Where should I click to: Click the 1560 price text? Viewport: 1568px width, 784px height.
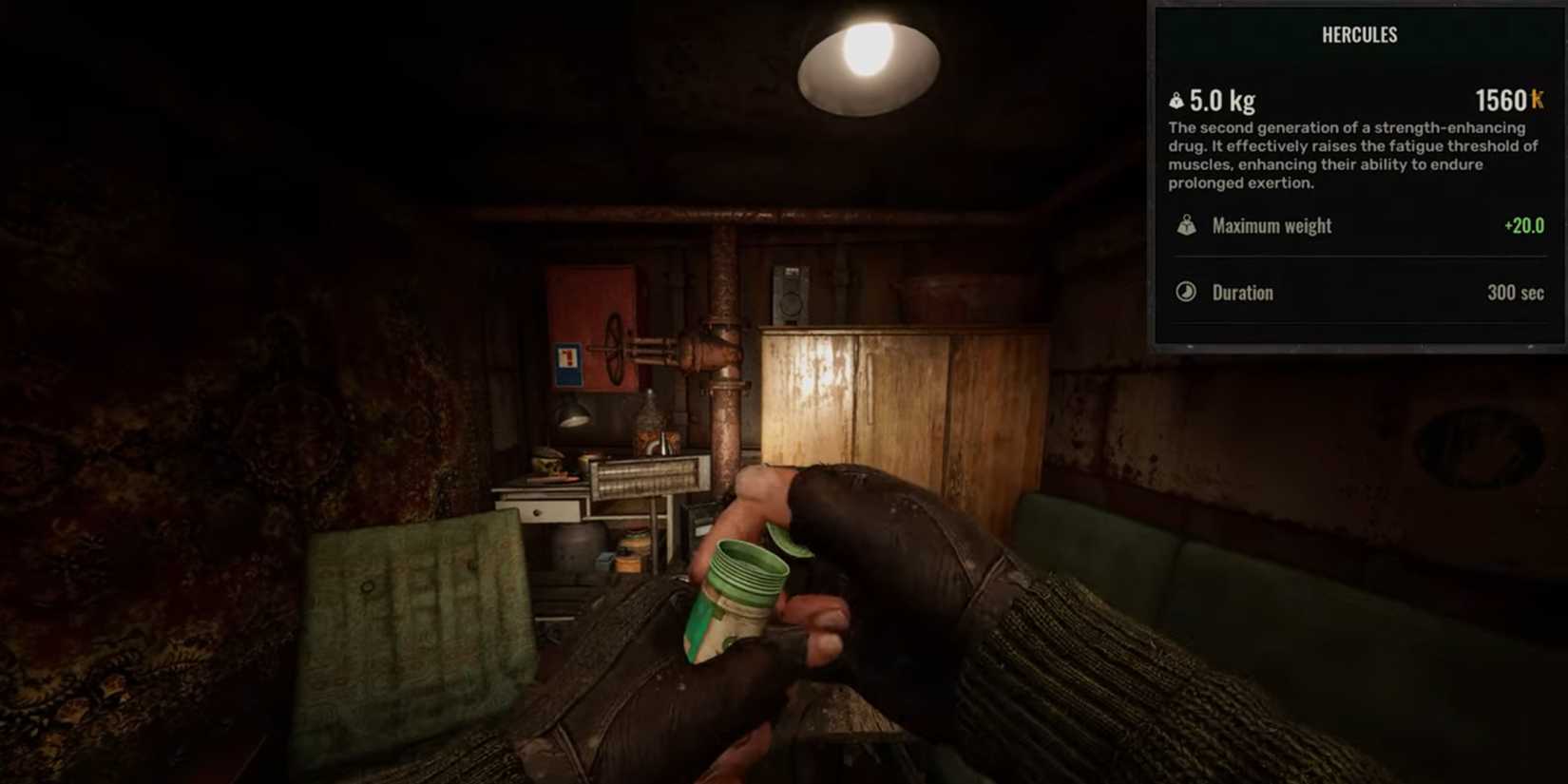coord(1501,98)
